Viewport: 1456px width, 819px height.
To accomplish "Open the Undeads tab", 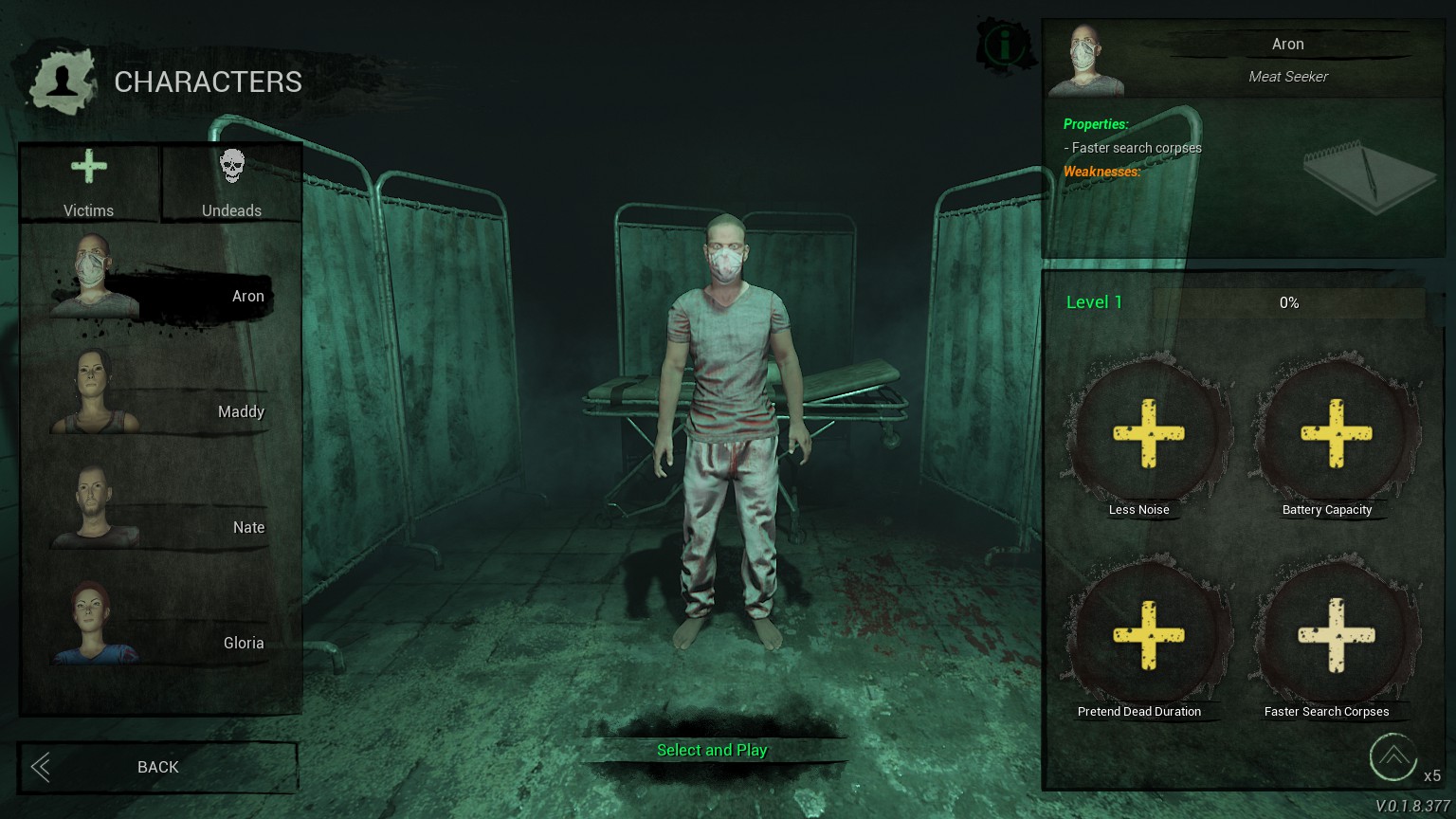I will click(231, 184).
